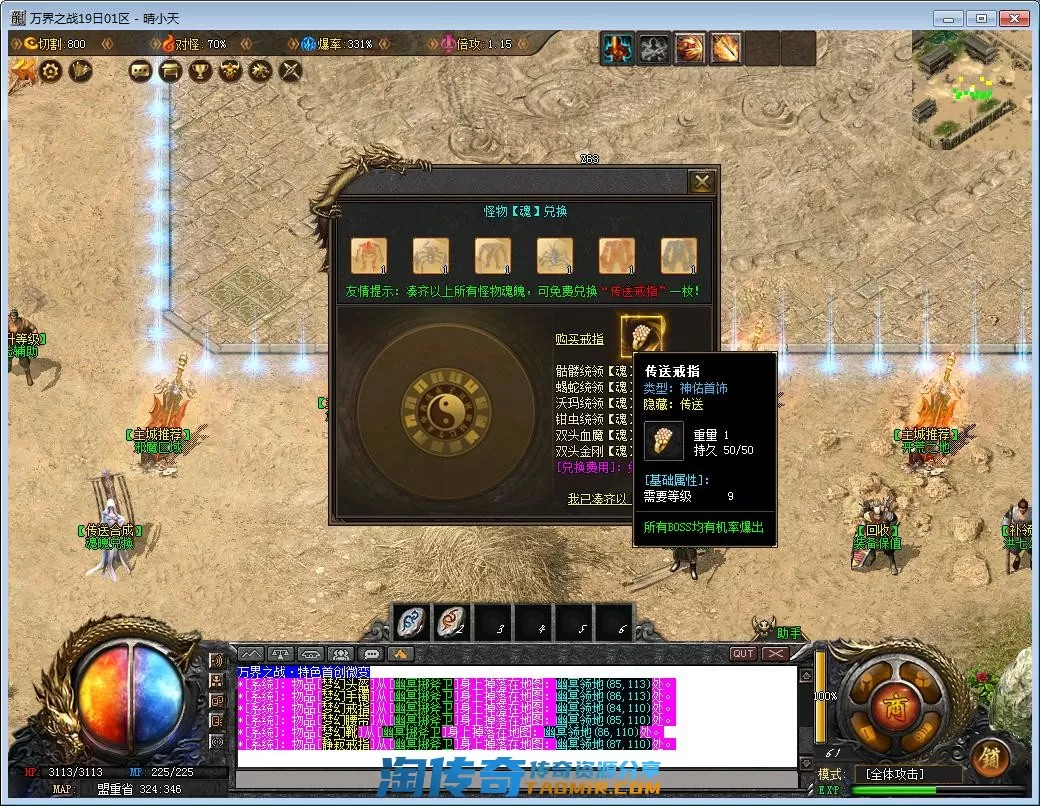Screen dimensions: 1040x806
Task: Open the demon skull boss icon
Action: [x=231, y=70]
